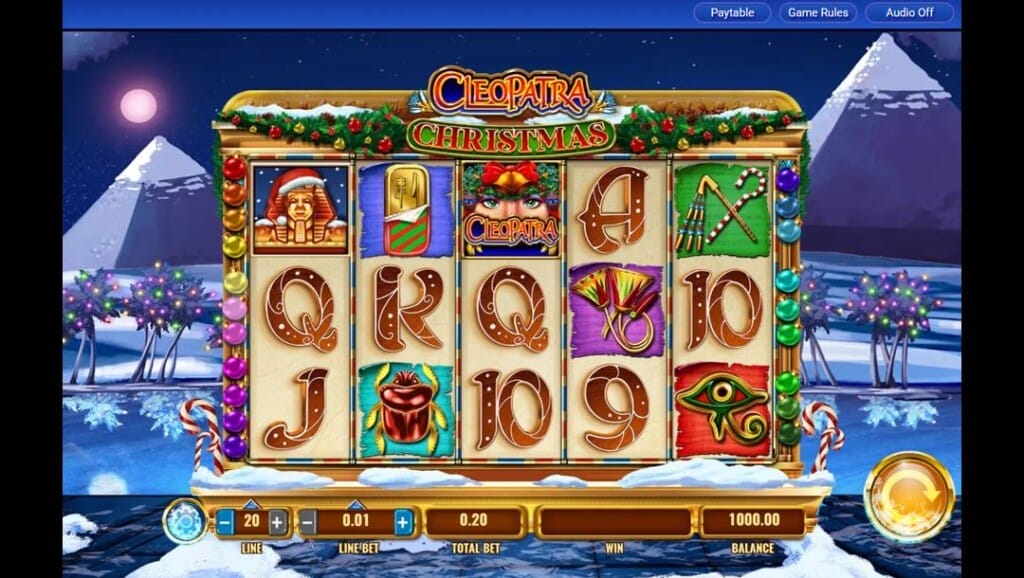1024x578 pixels.
Task: Decrease the number of lines
Action: click(226, 521)
